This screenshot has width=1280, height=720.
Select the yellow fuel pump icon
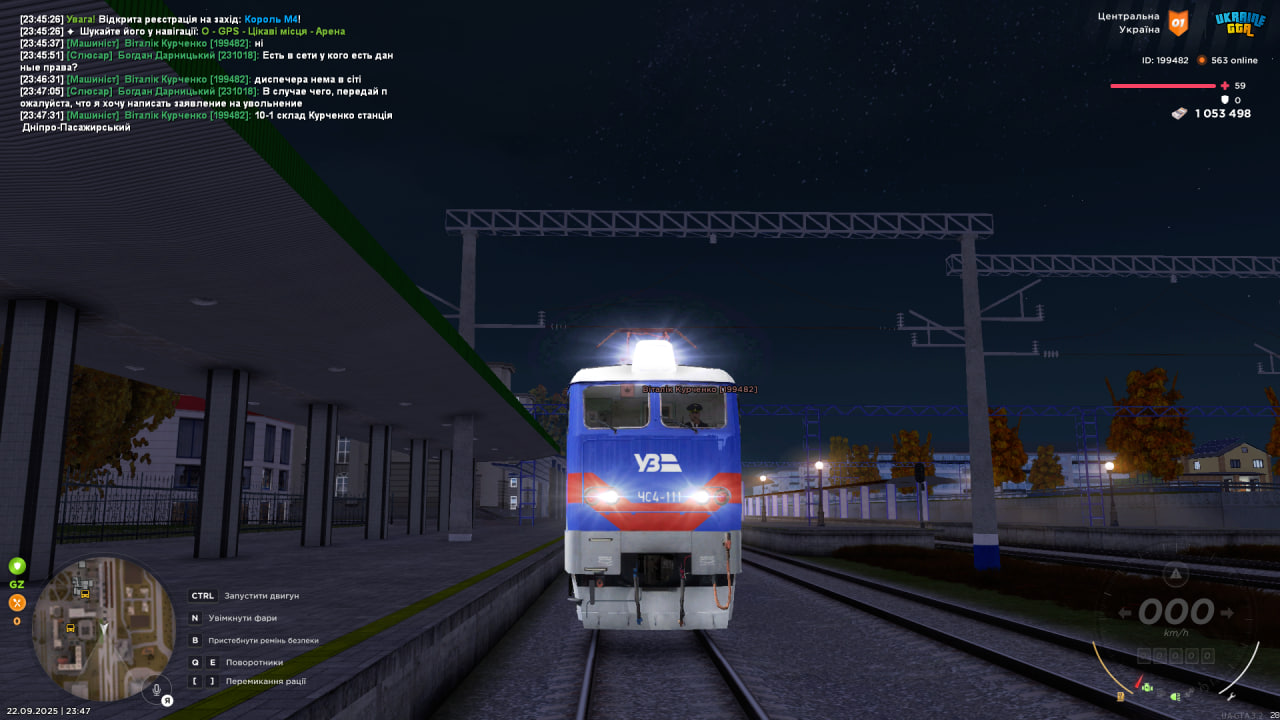coord(1121,696)
